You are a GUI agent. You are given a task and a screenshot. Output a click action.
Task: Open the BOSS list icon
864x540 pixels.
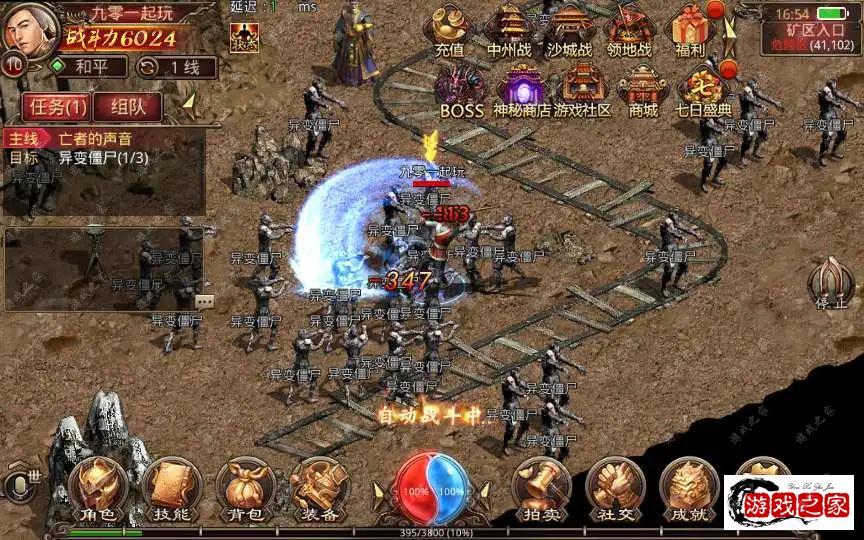[461, 88]
